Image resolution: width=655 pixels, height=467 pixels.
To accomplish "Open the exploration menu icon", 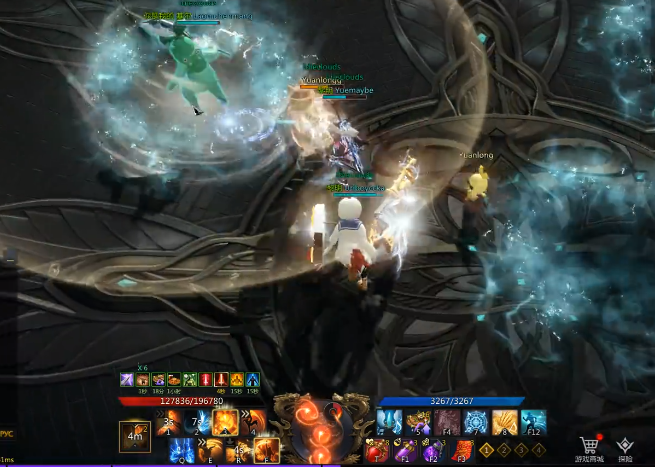I will (625, 444).
